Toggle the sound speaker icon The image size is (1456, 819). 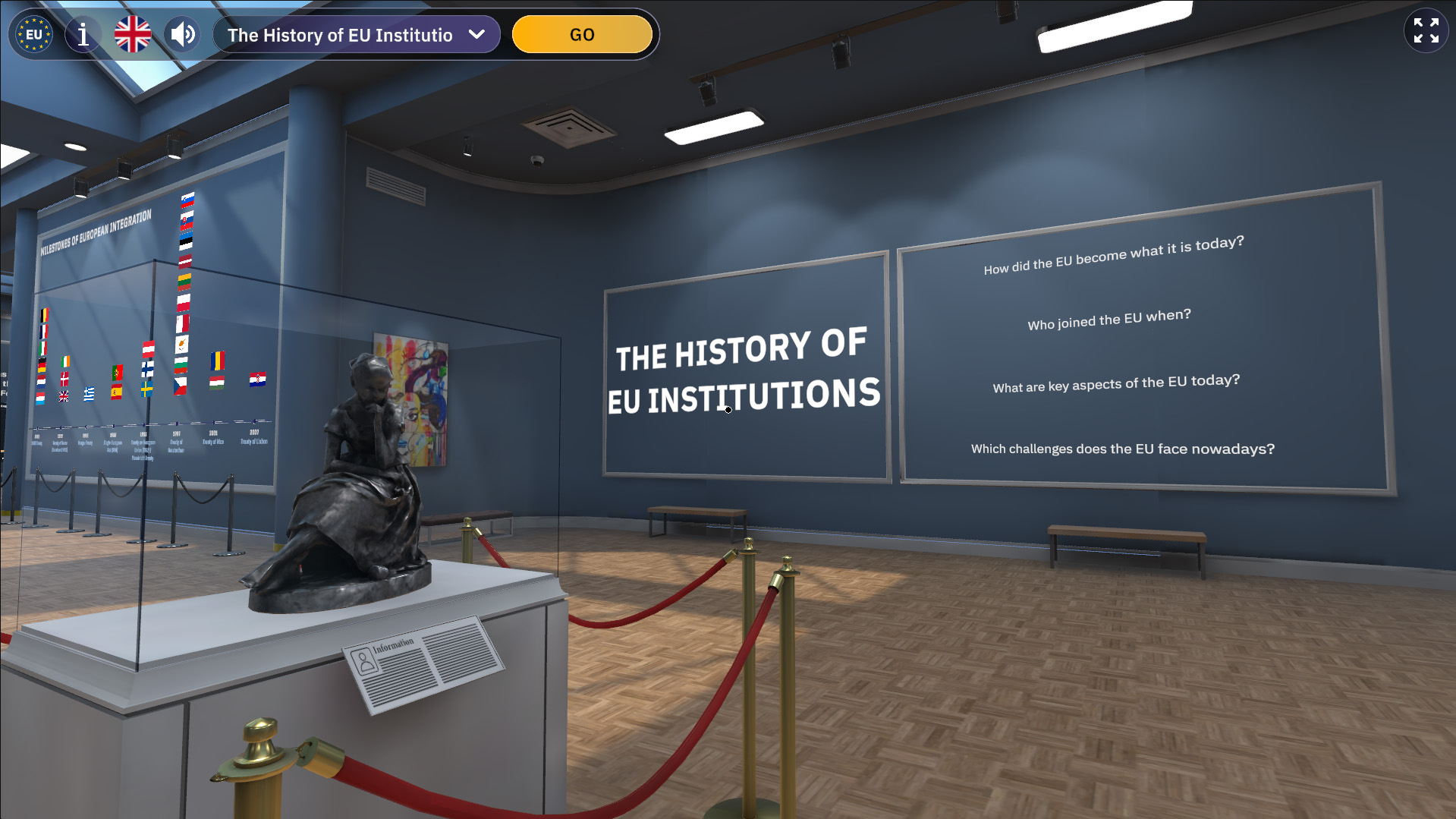pyautogui.click(x=183, y=35)
